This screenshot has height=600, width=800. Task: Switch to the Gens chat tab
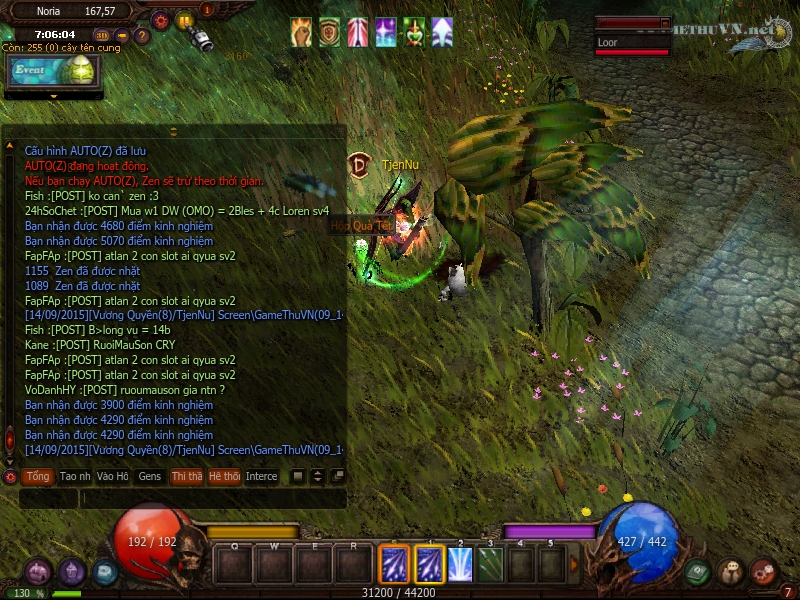coord(149,477)
